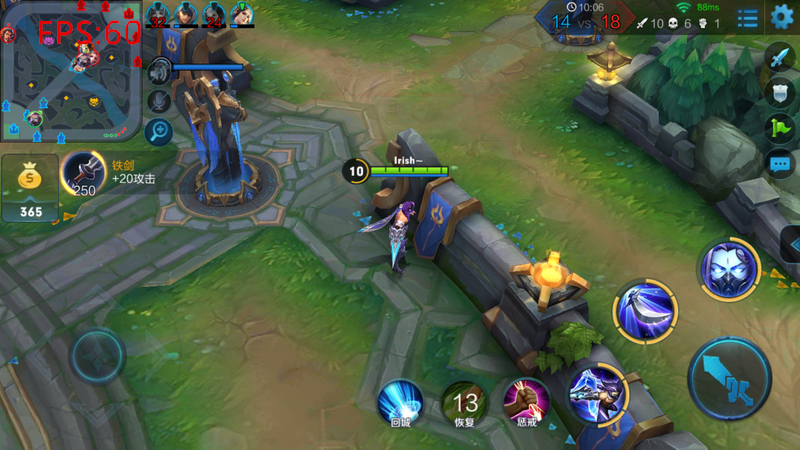Tap the minimap
Viewport: 800px width, 450px height.
coord(70,70)
